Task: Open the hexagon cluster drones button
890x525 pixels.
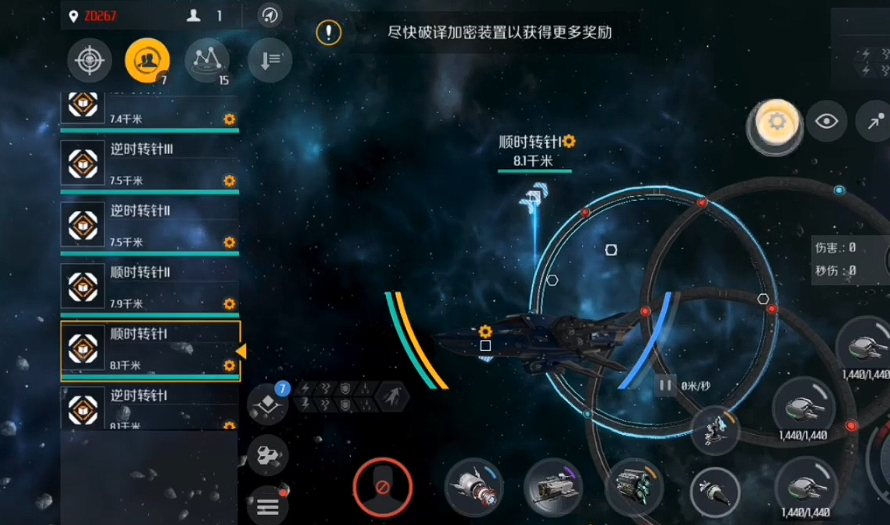Action: click(x=267, y=456)
